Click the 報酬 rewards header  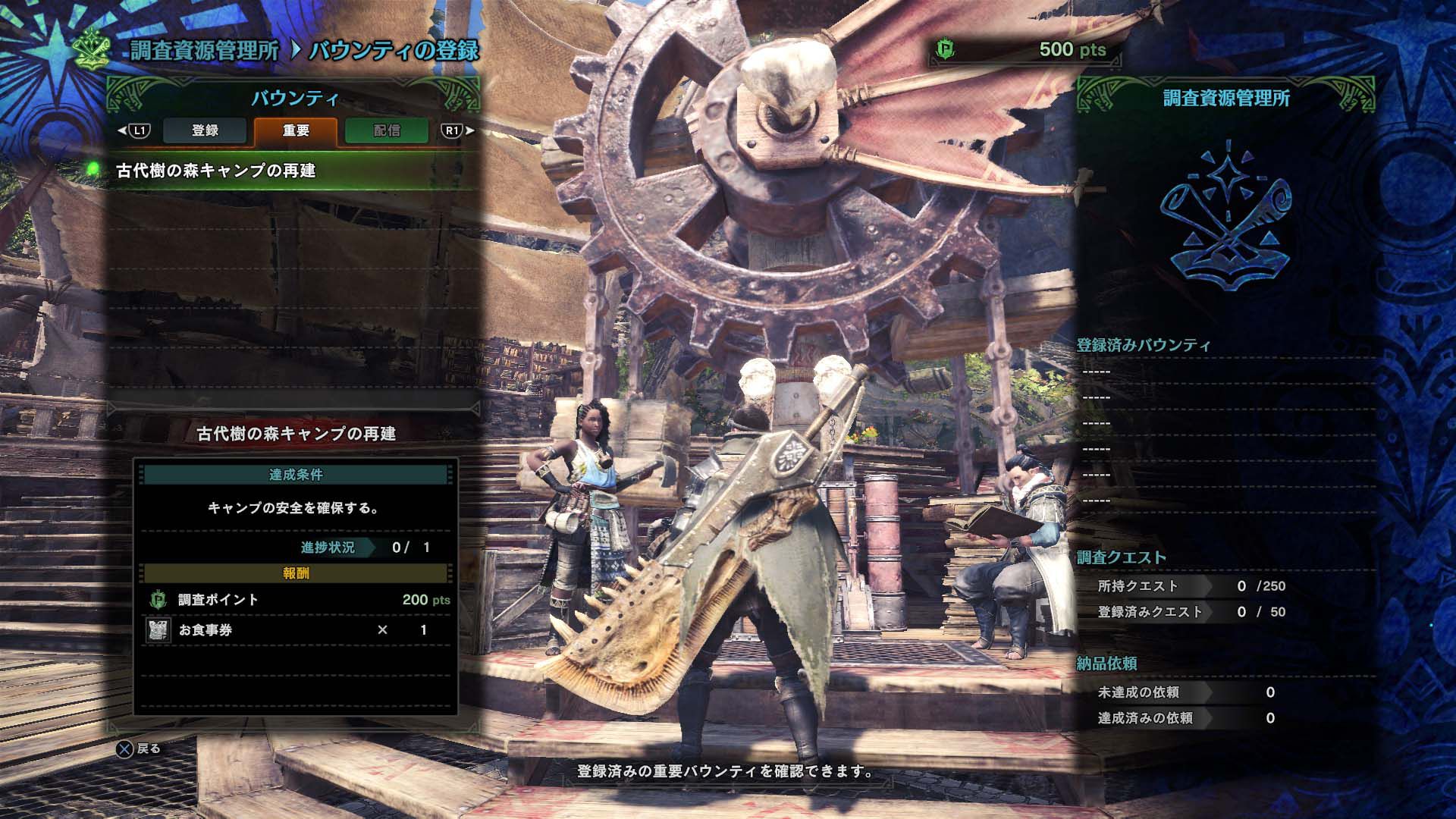click(x=298, y=573)
